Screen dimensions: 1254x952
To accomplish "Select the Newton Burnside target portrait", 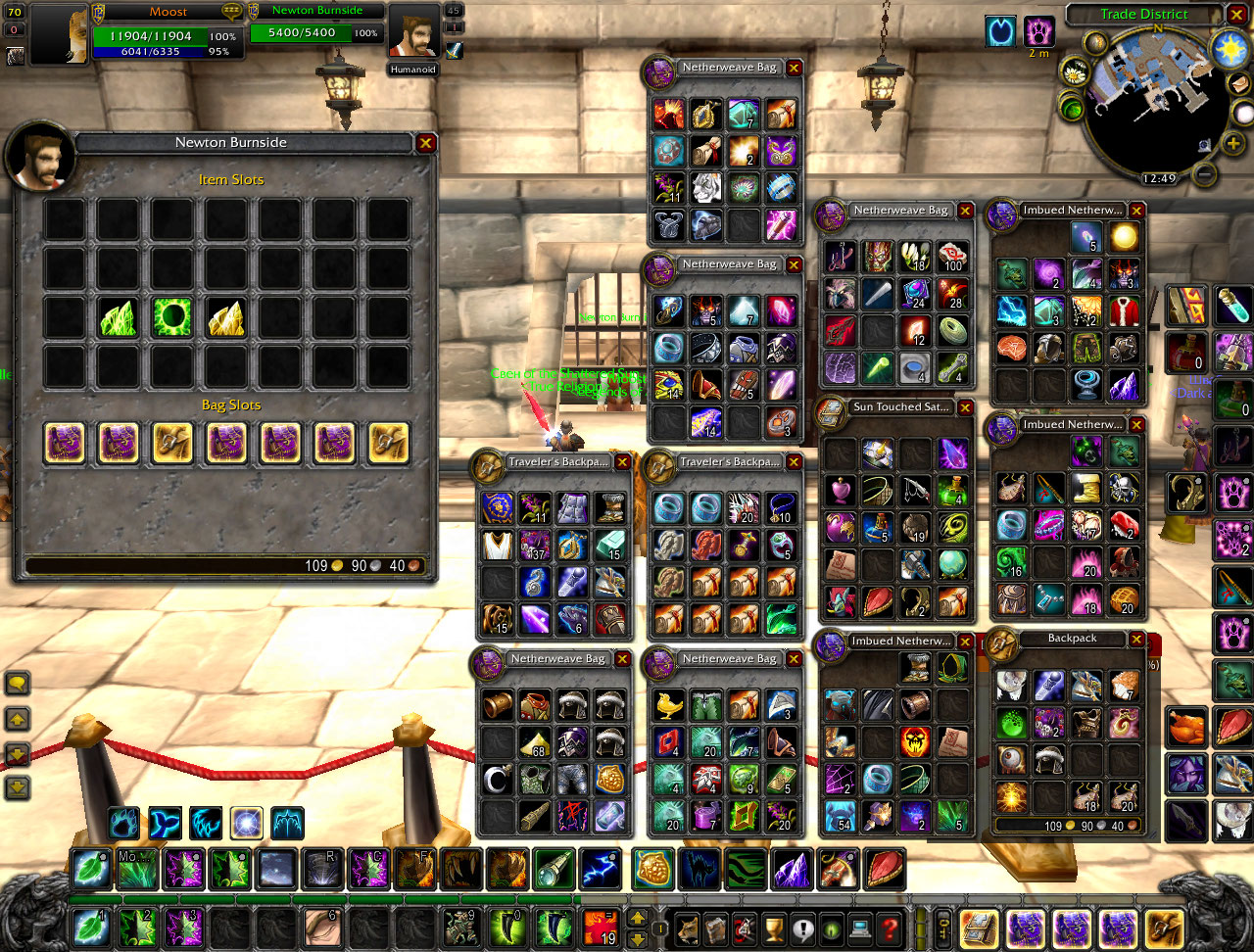I will point(412,31).
